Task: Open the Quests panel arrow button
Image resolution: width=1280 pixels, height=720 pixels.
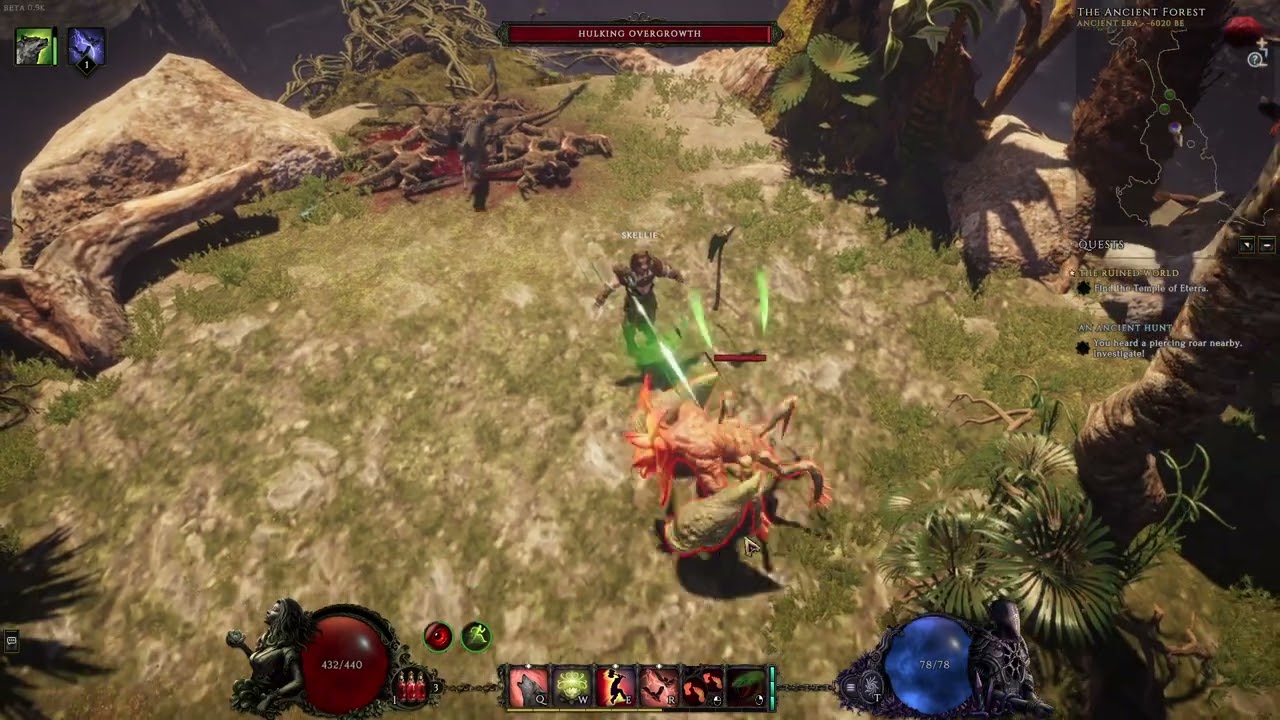Action: click(x=1247, y=245)
